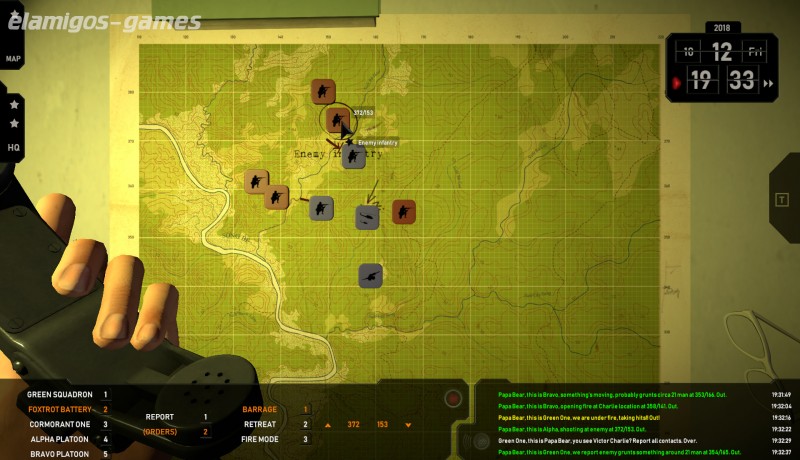Open the T side panel tab
The width and height of the screenshot is (800, 460).
click(782, 199)
